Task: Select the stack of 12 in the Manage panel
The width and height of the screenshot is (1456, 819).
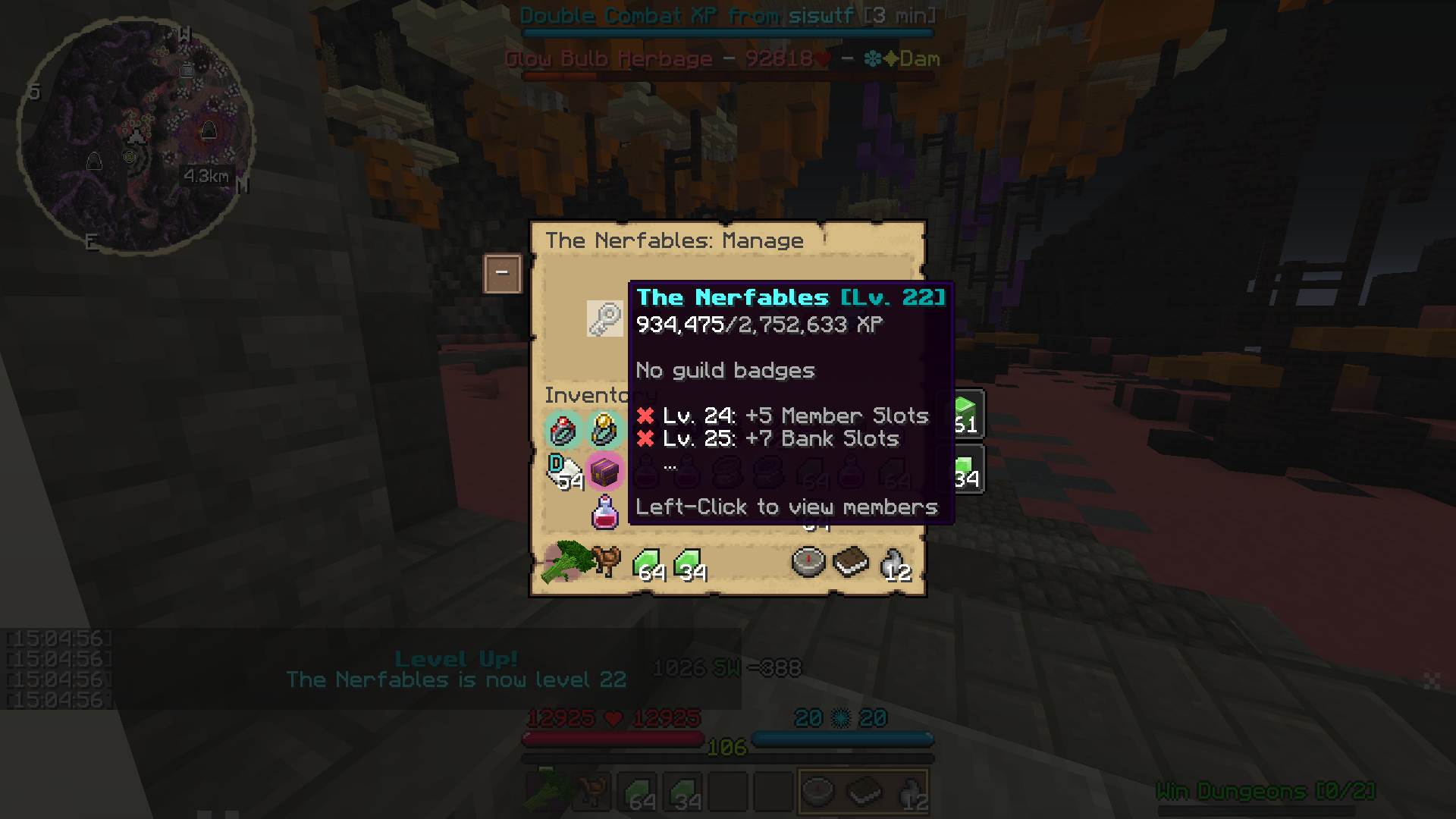Action: [895, 563]
